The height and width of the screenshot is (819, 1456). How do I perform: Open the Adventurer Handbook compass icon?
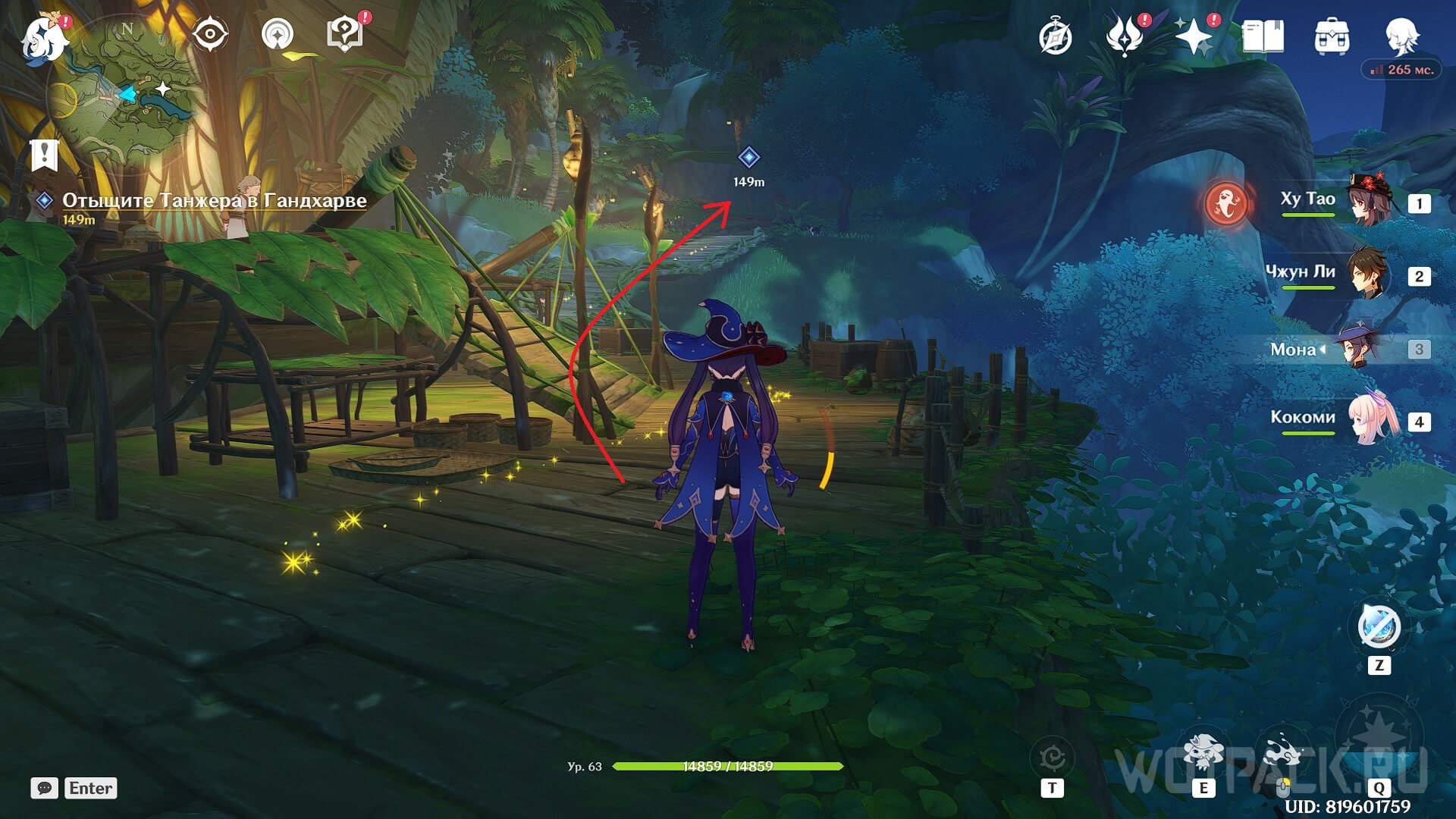[1056, 36]
